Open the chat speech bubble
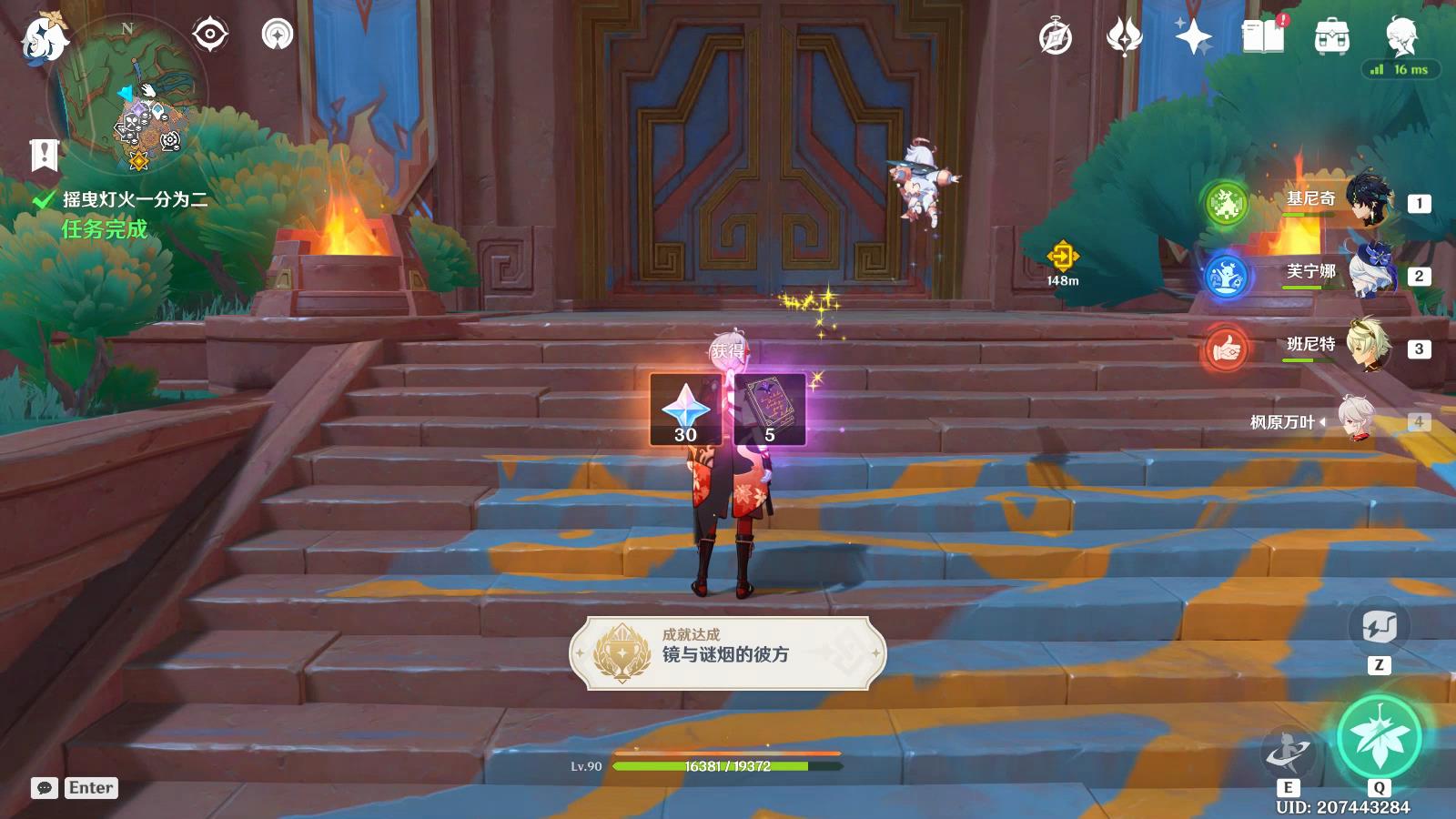 tap(44, 788)
